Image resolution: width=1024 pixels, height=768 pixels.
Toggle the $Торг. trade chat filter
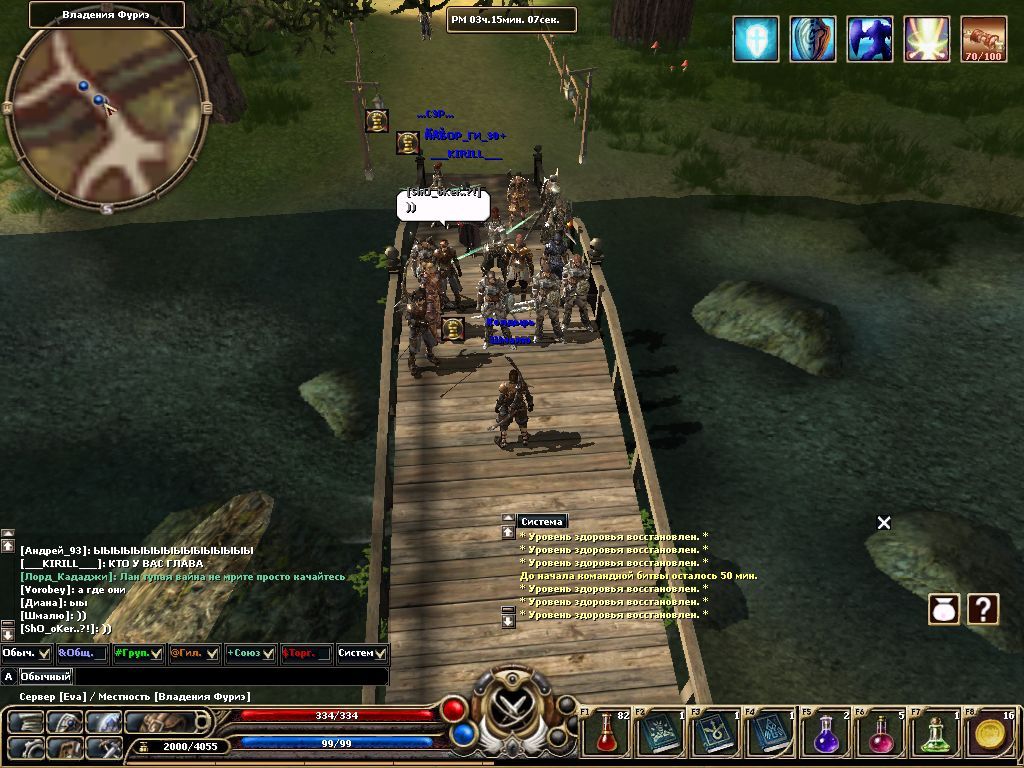click(x=307, y=653)
